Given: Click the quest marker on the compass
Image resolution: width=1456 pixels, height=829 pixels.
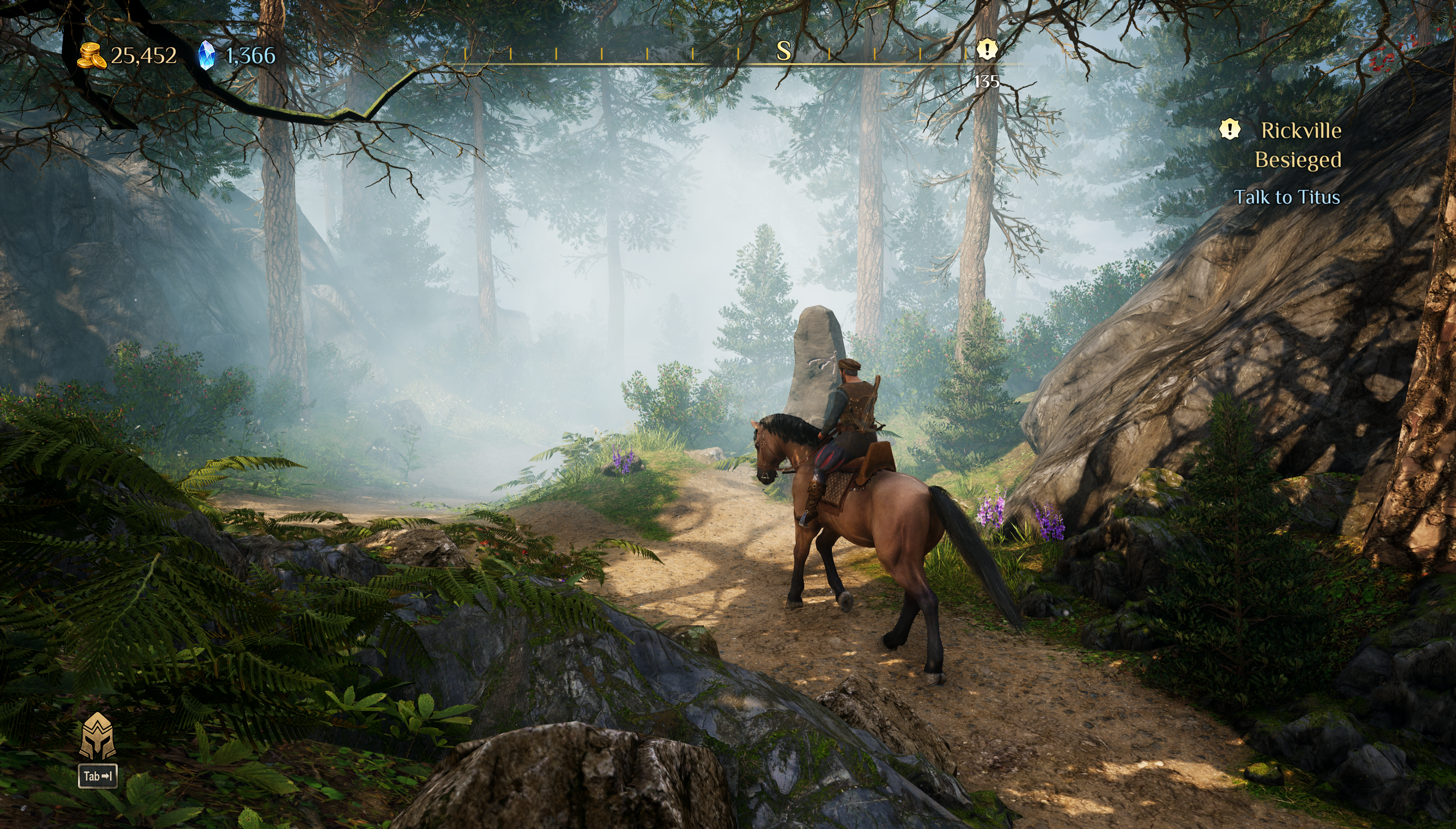Looking at the screenshot, I should point(986,49).
